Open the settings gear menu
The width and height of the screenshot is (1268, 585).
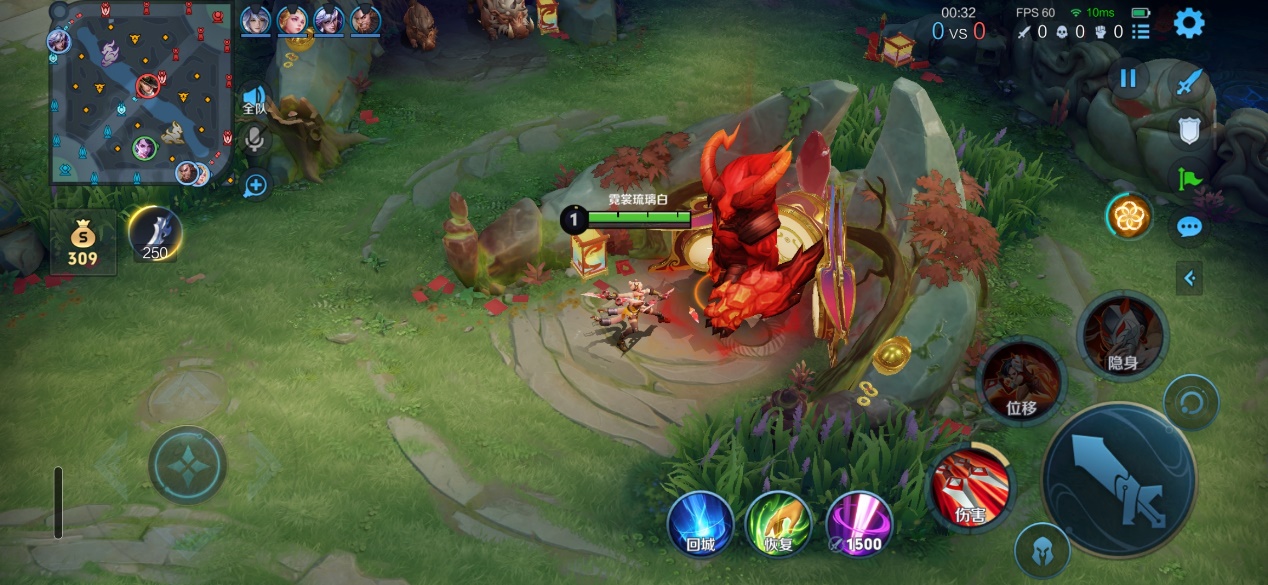[1188, 23]
